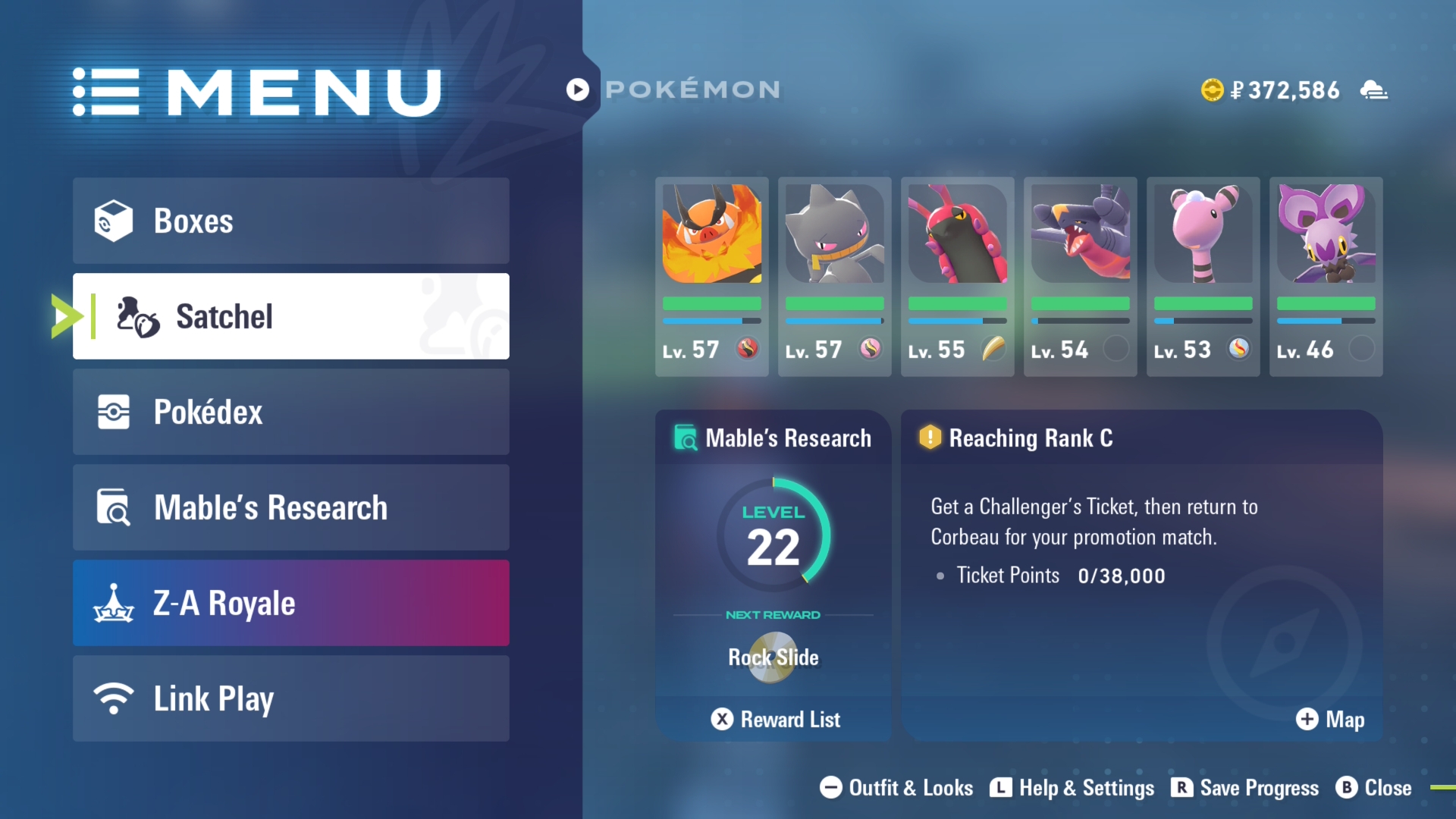The height and width of the screenshot is (819, 1456).
Task: Select the Garchomp party slot
Action: pyautogui.click(x=1080, y=276)
